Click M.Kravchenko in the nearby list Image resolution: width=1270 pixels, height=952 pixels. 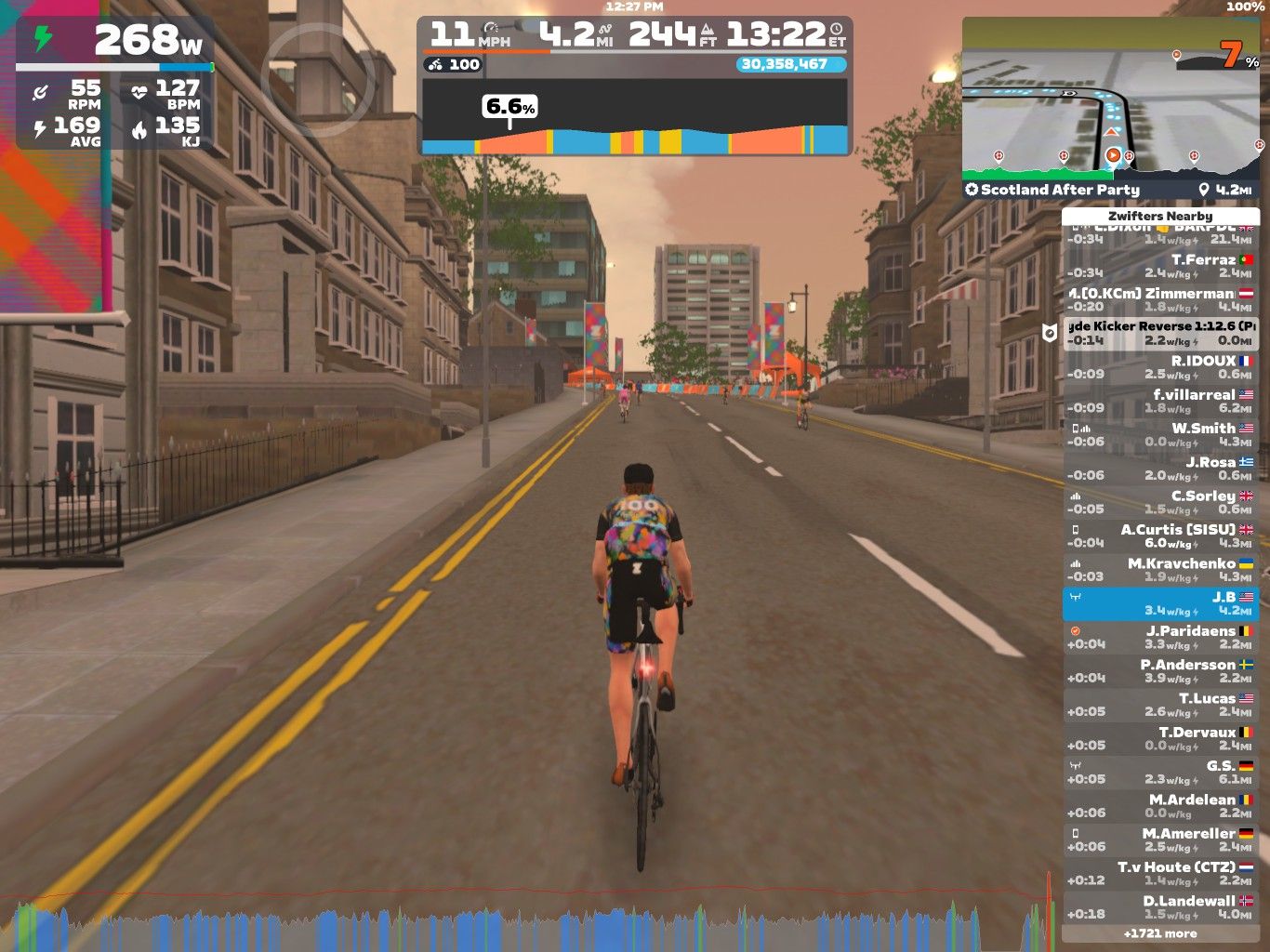click(1159, 570)
